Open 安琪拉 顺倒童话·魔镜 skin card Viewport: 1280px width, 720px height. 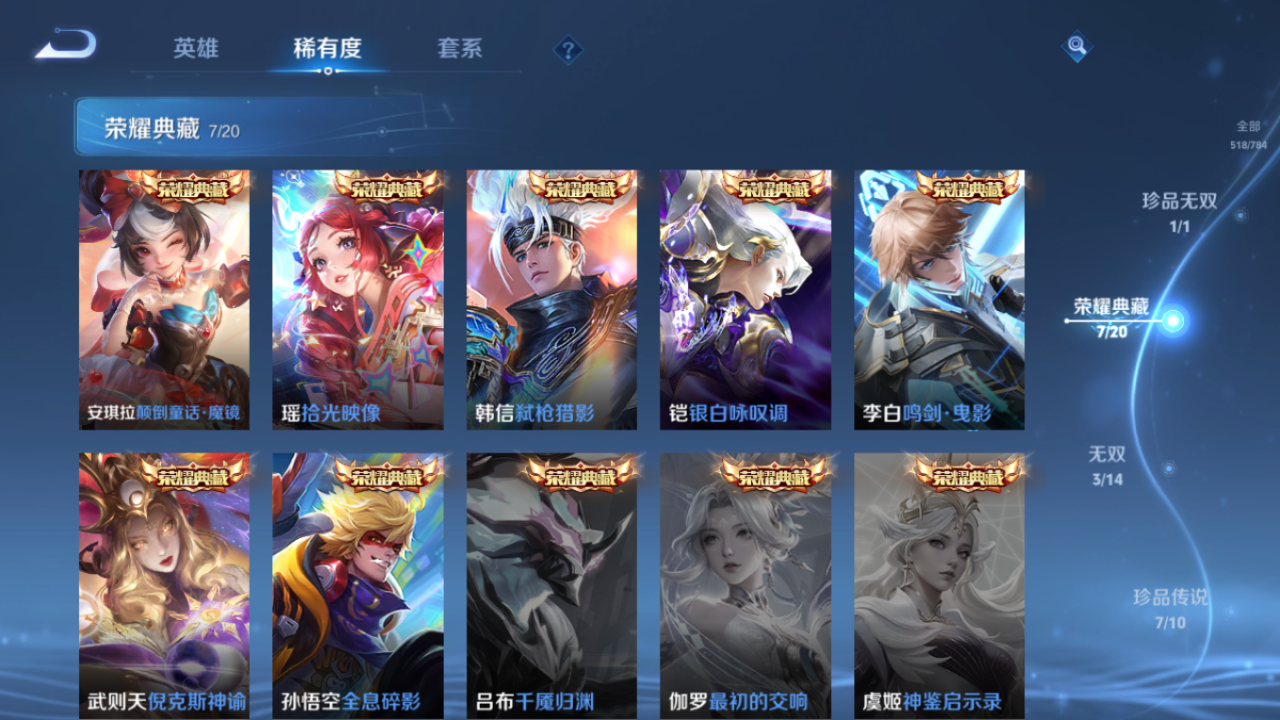tap(163, 300)
